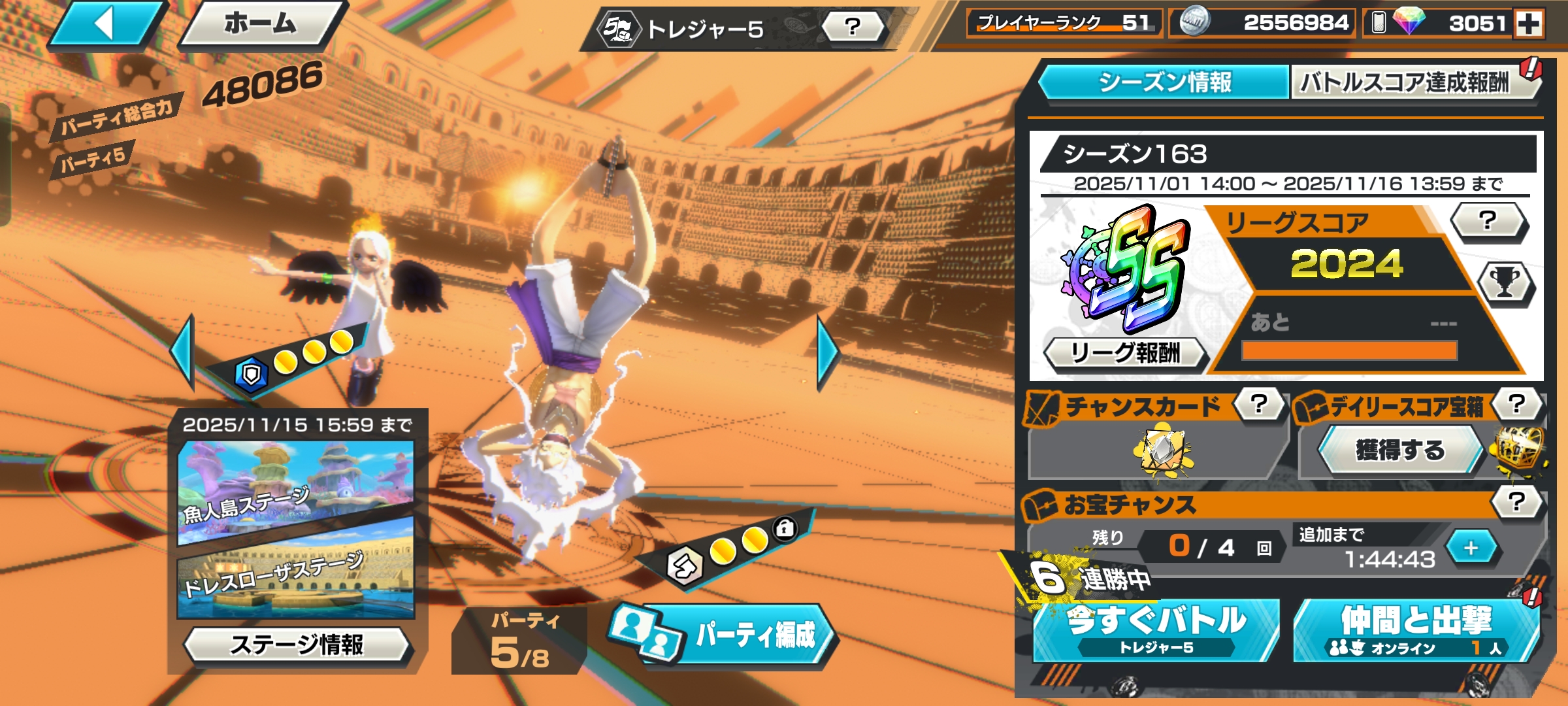This screenshot has width=1568, height=706.
Task: Add treasure chances with the plus button
Action: point(1471,548)
